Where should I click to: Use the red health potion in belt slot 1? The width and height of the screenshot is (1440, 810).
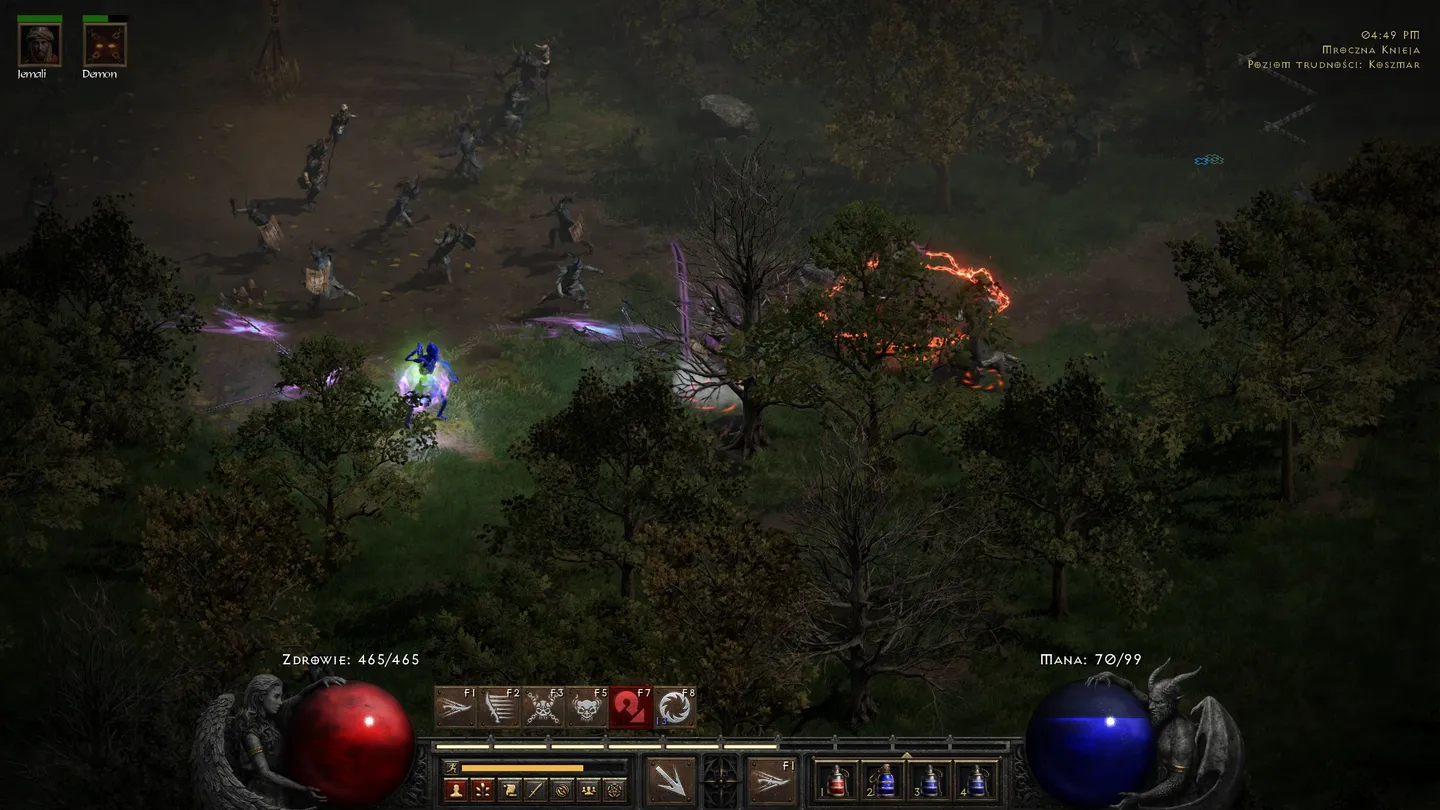839,781
